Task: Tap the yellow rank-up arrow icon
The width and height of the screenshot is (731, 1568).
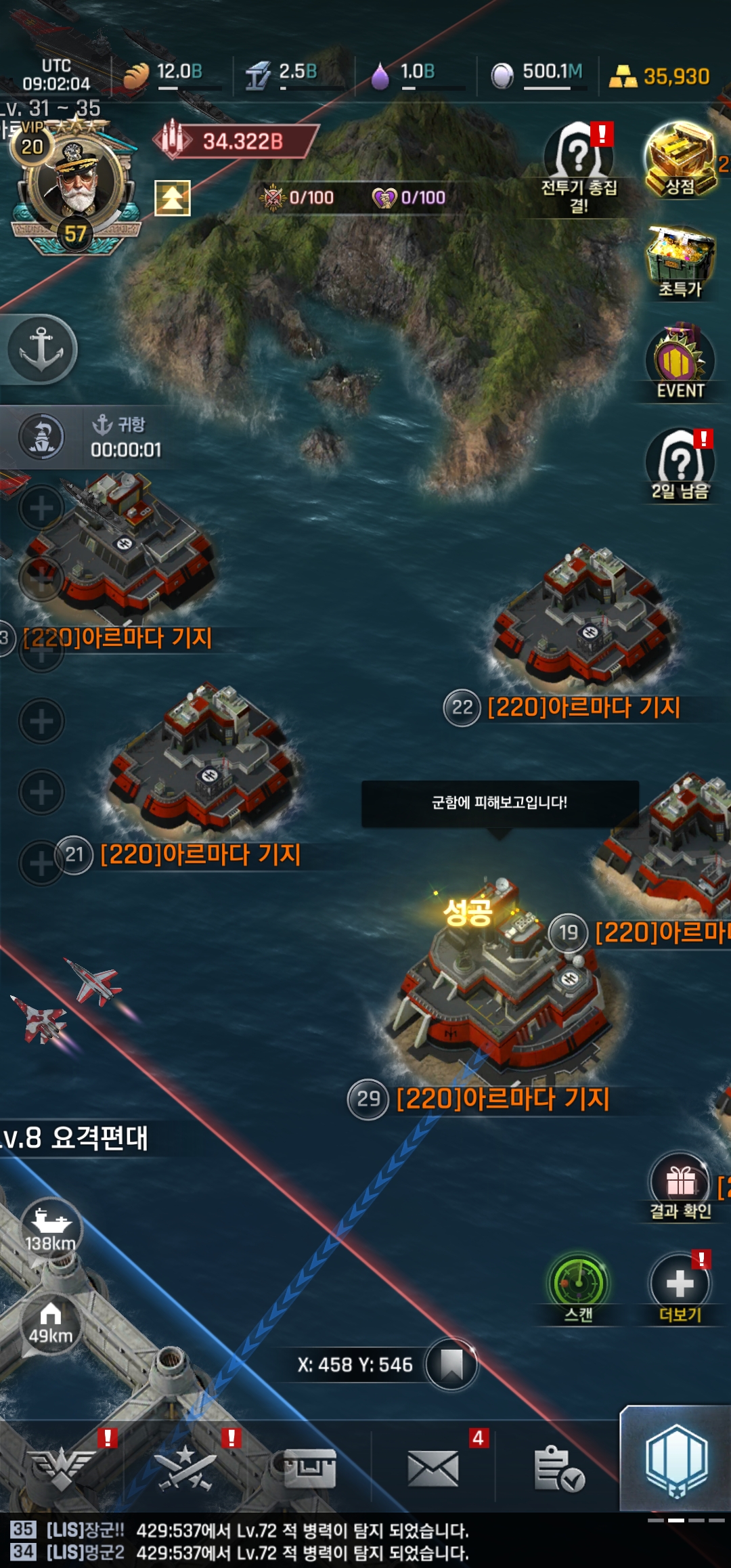Action: (173, 198)
